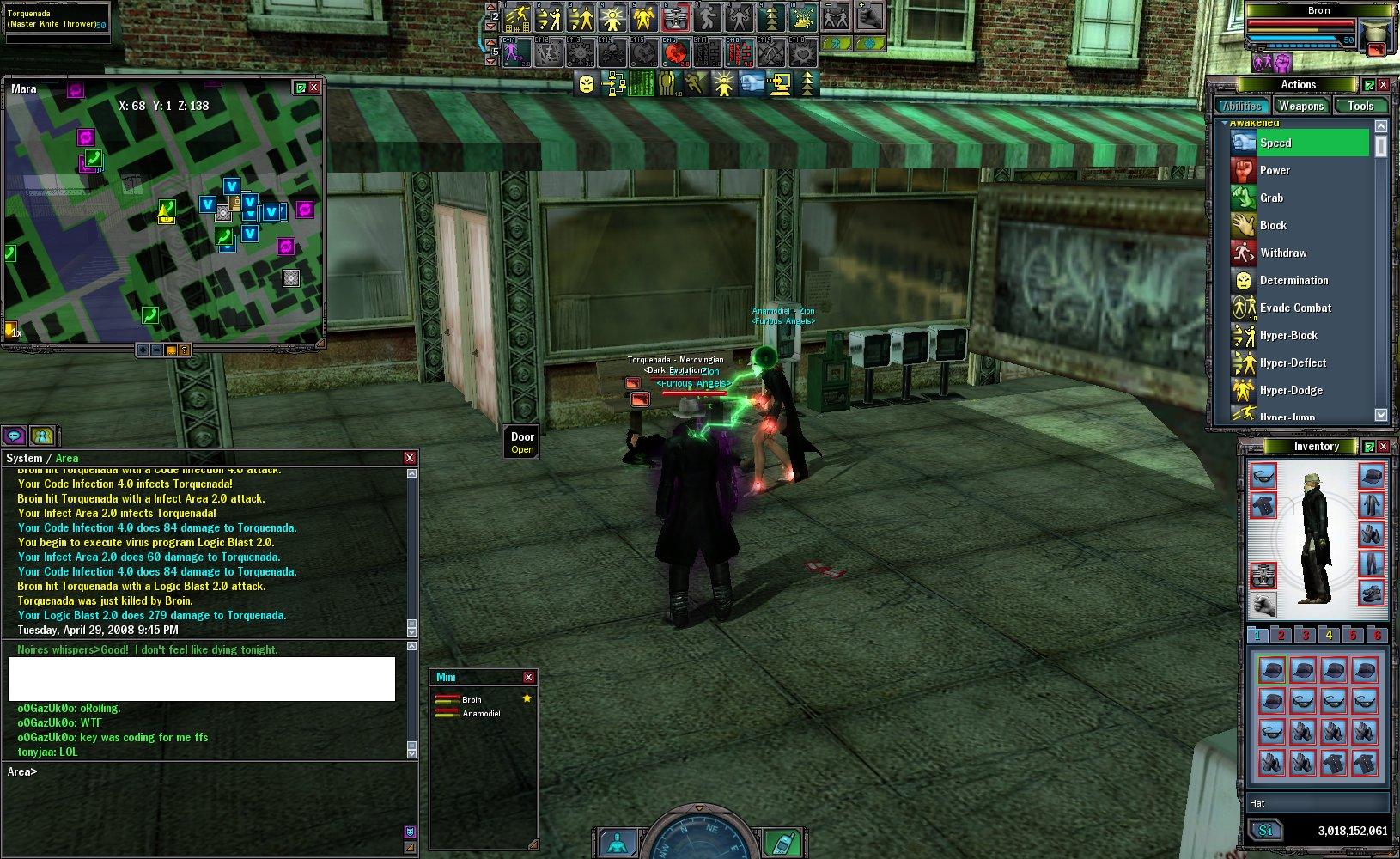Choose the Power ability entry

pos(1275,171)
